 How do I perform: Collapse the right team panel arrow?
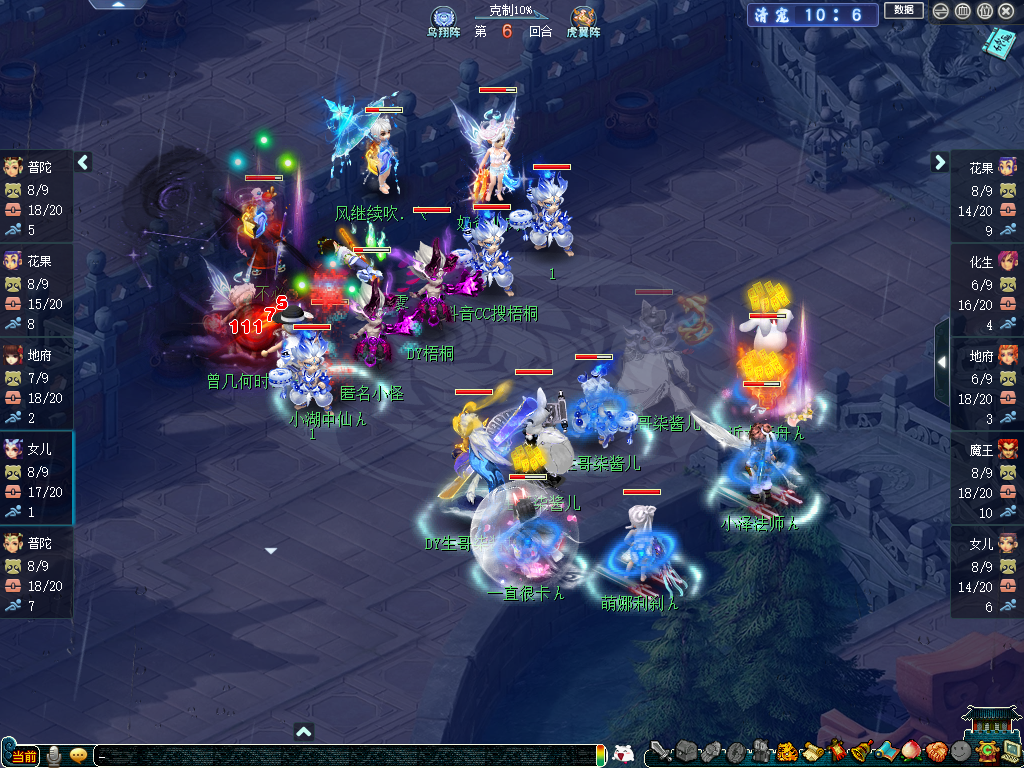coord(940,162)
